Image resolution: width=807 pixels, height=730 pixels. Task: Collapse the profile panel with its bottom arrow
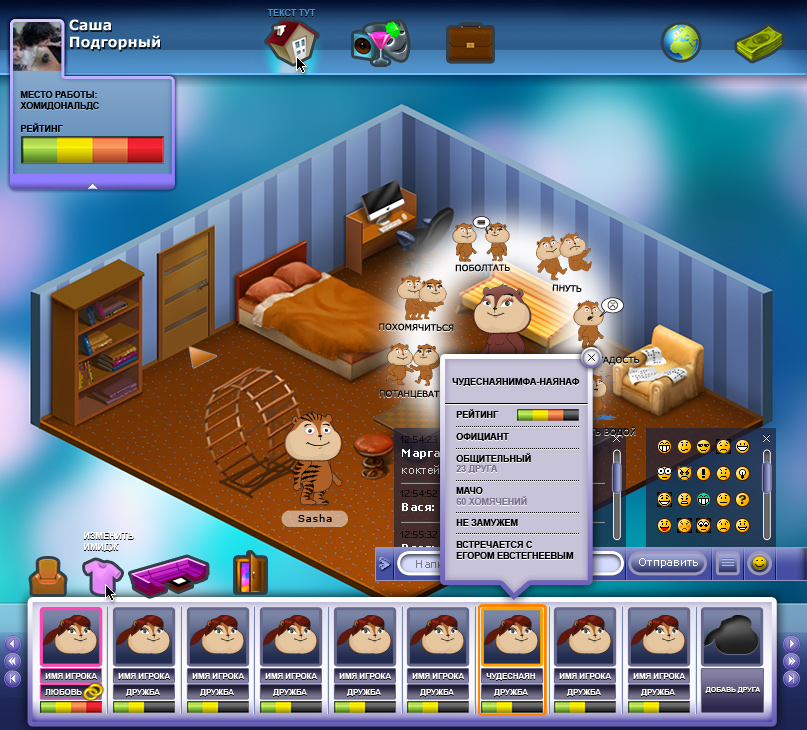click(92, 185)
